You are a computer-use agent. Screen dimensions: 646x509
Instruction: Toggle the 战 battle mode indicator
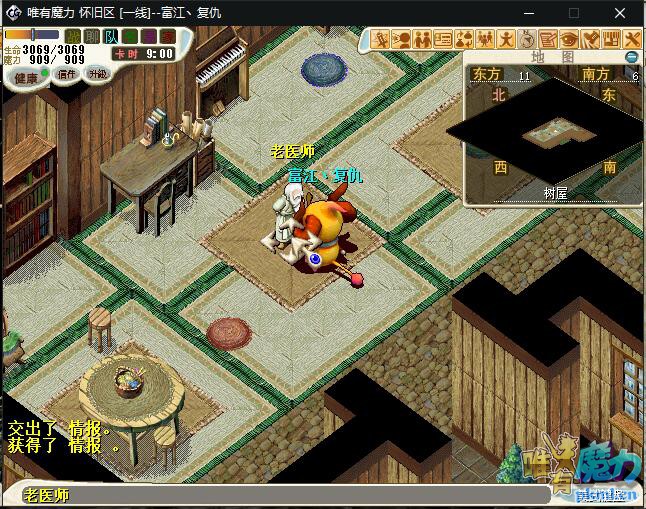click(72, 37)
